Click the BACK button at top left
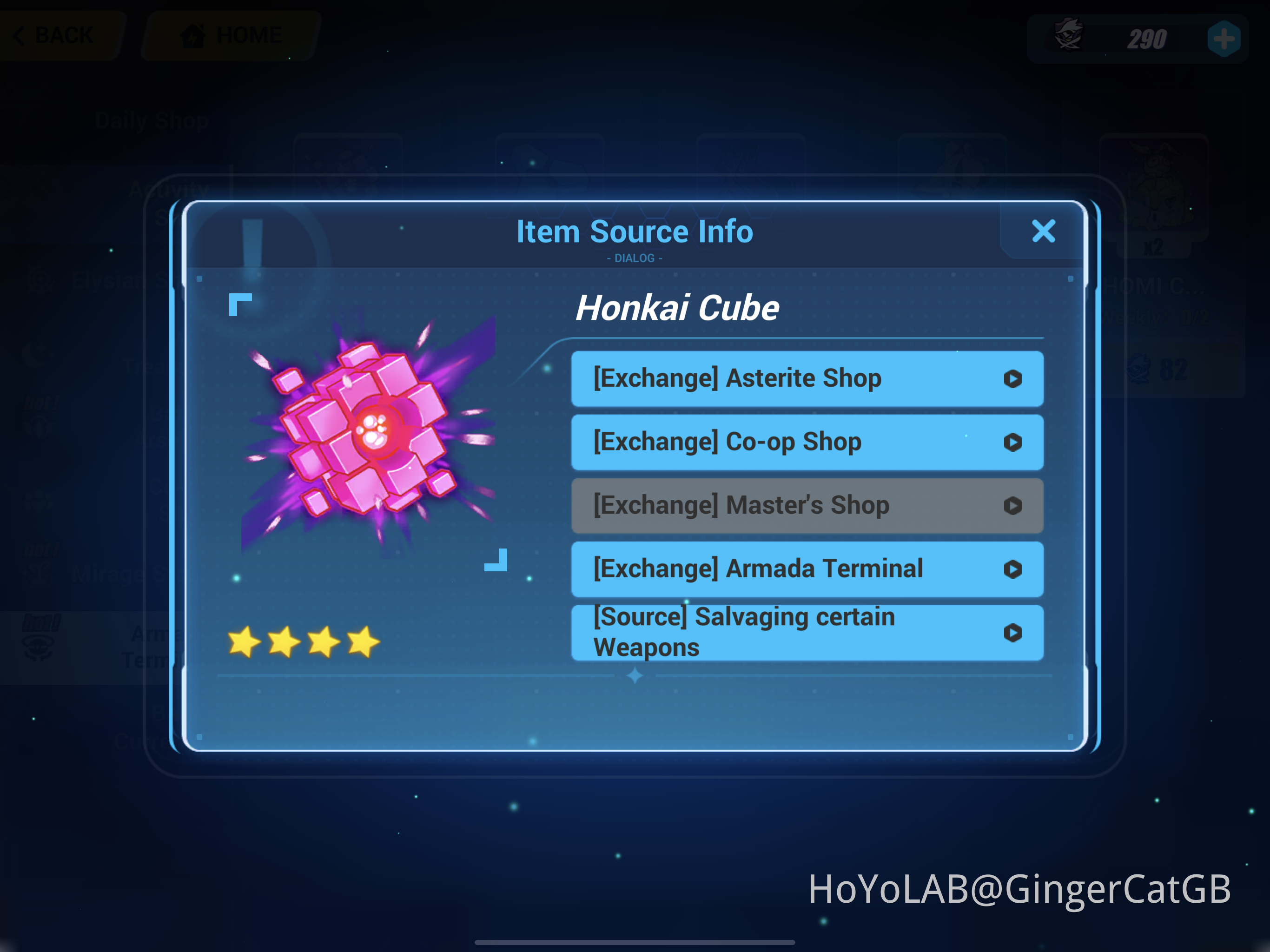 (x=58, y=34)
